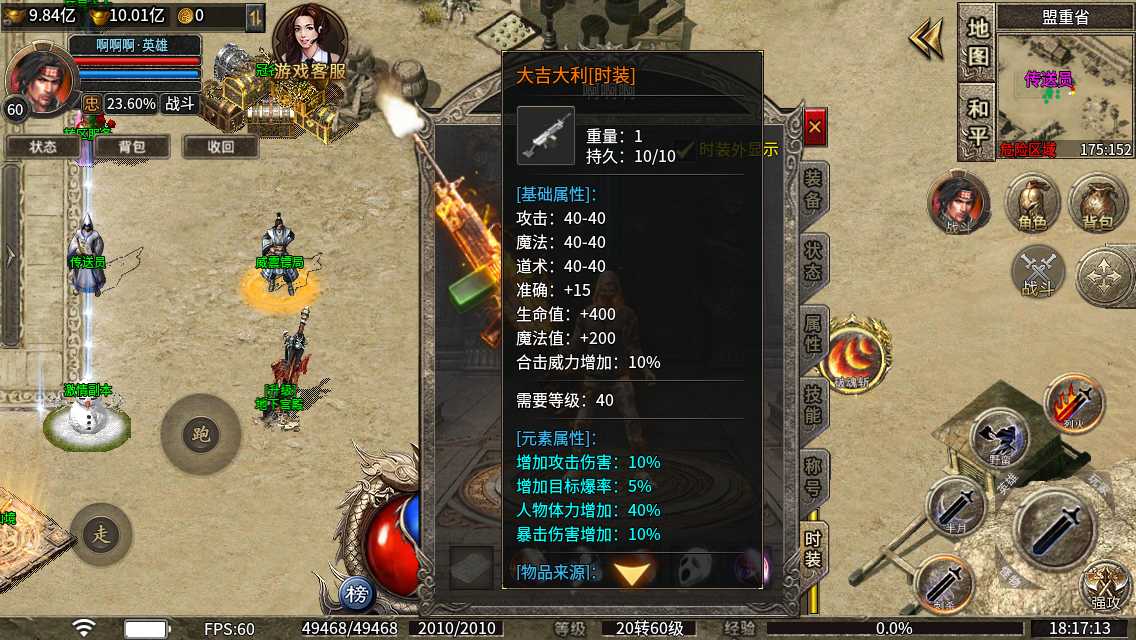Open the hero 背包 button under the portrait

131,146
